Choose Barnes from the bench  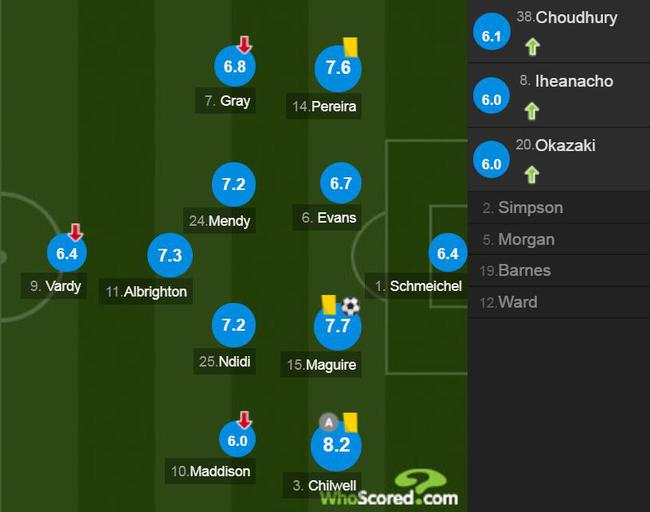[524, 271]
